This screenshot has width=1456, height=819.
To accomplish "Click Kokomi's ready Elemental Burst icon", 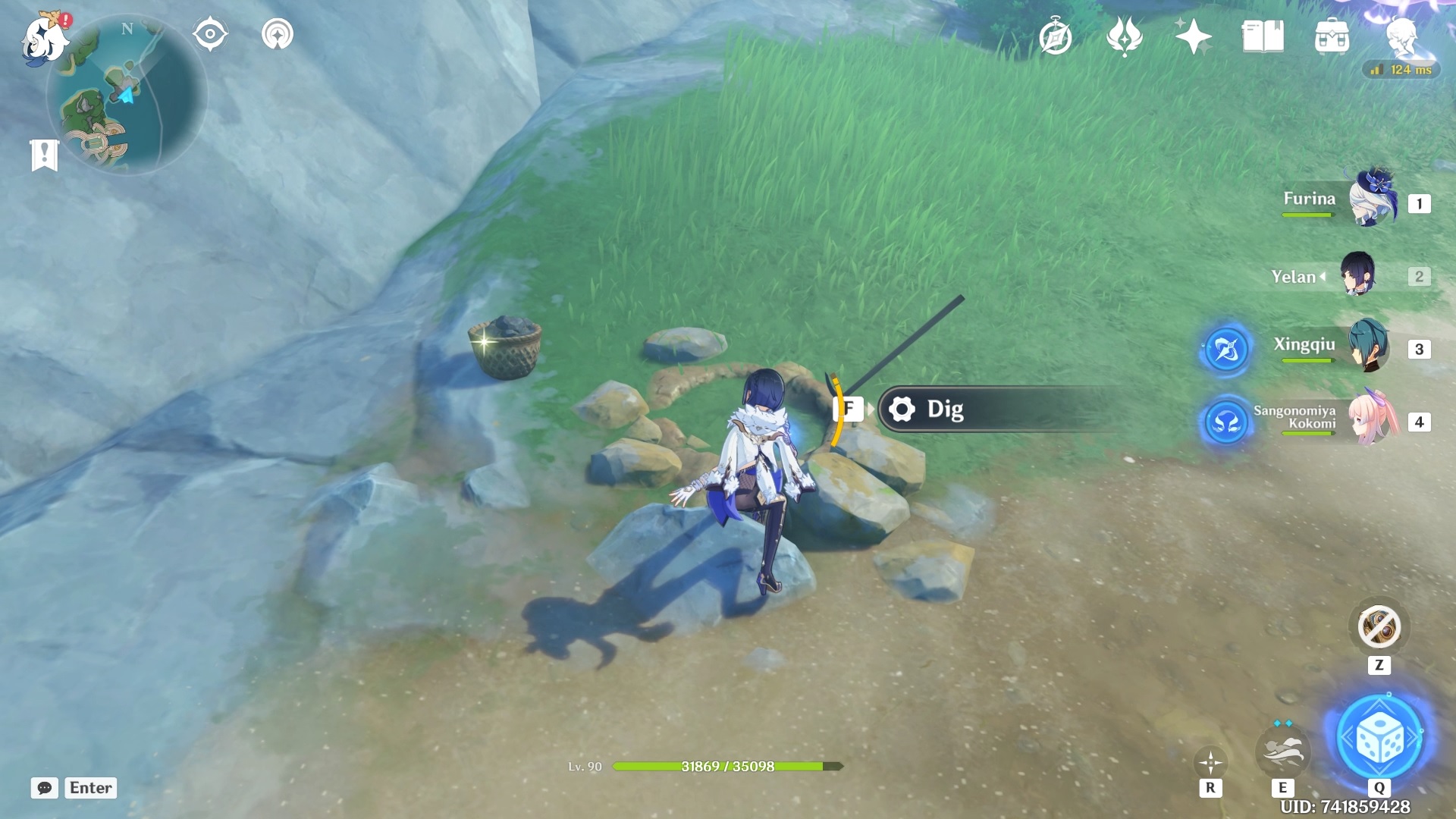I will click(x=1226, y=423).
